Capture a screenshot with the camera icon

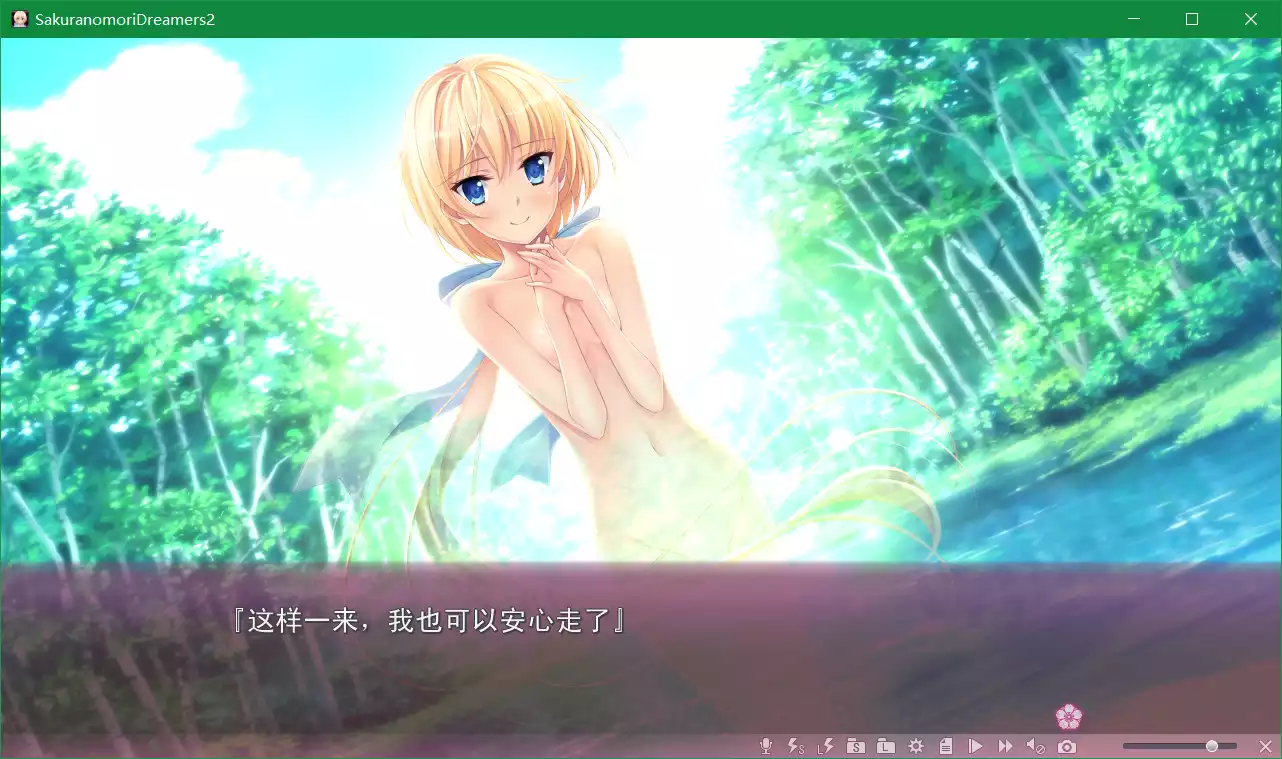1066,745
